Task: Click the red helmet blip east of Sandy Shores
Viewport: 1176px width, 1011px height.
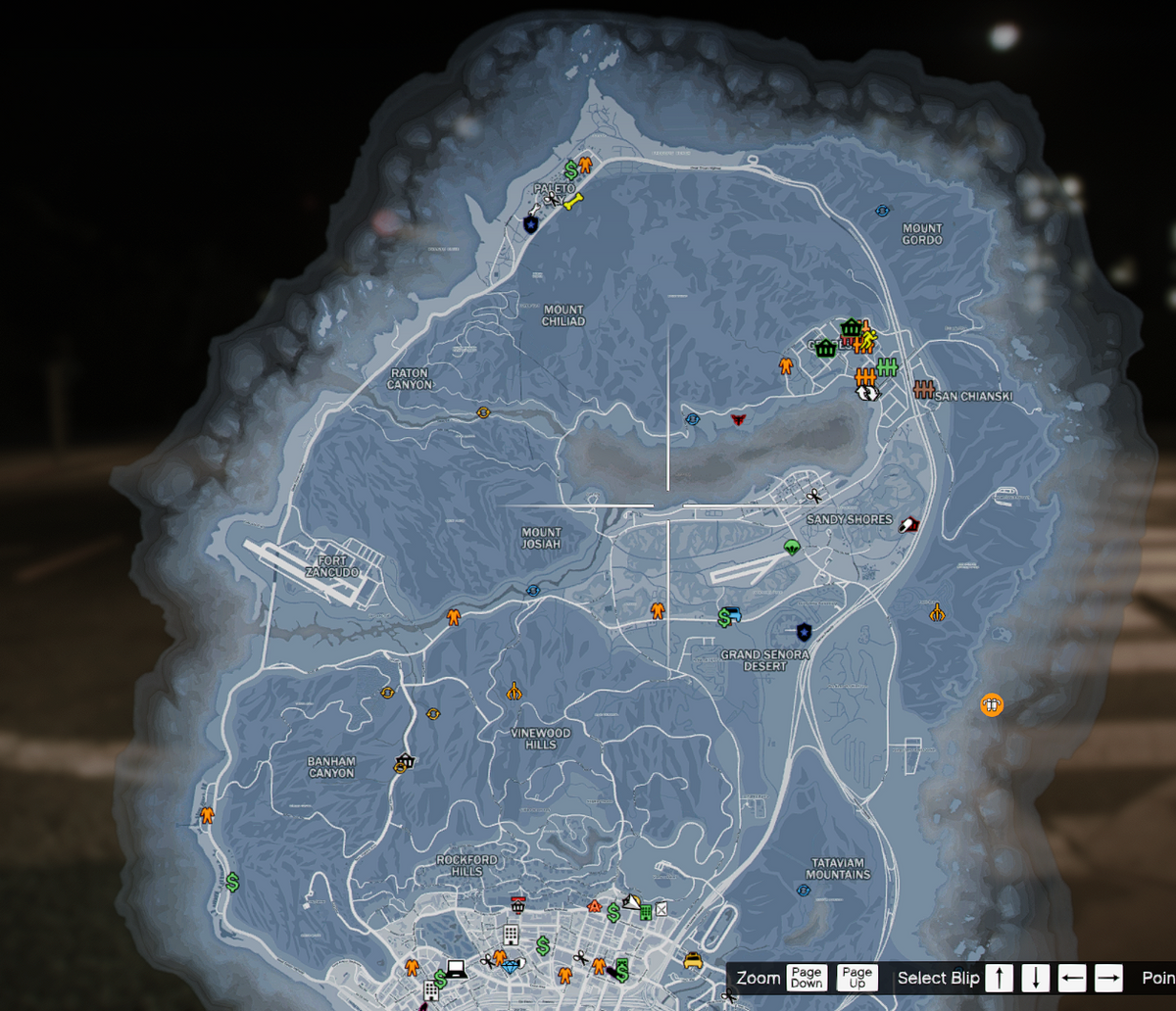Action: 909,525
